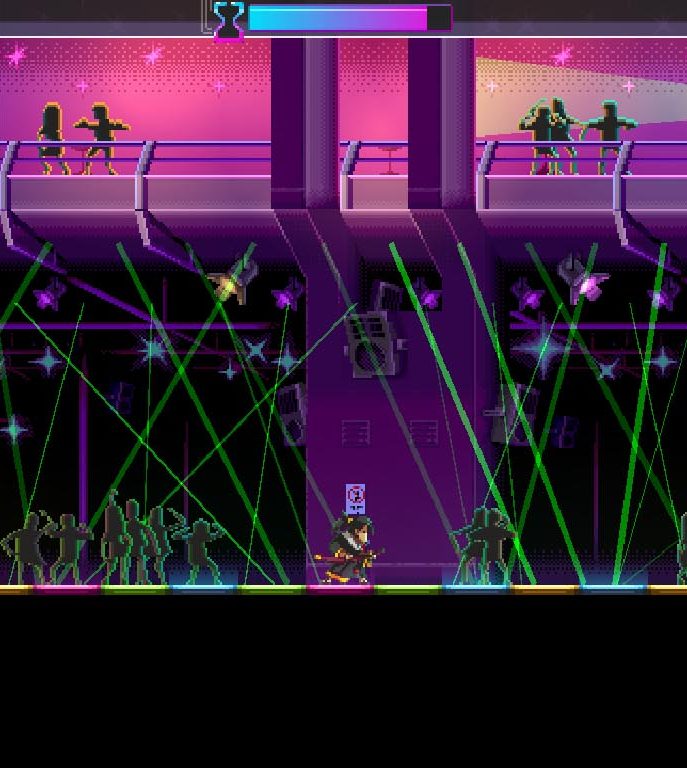Click the hourglass timer icon
Viewport: 687px width, 768px height.
click(229, 19)
